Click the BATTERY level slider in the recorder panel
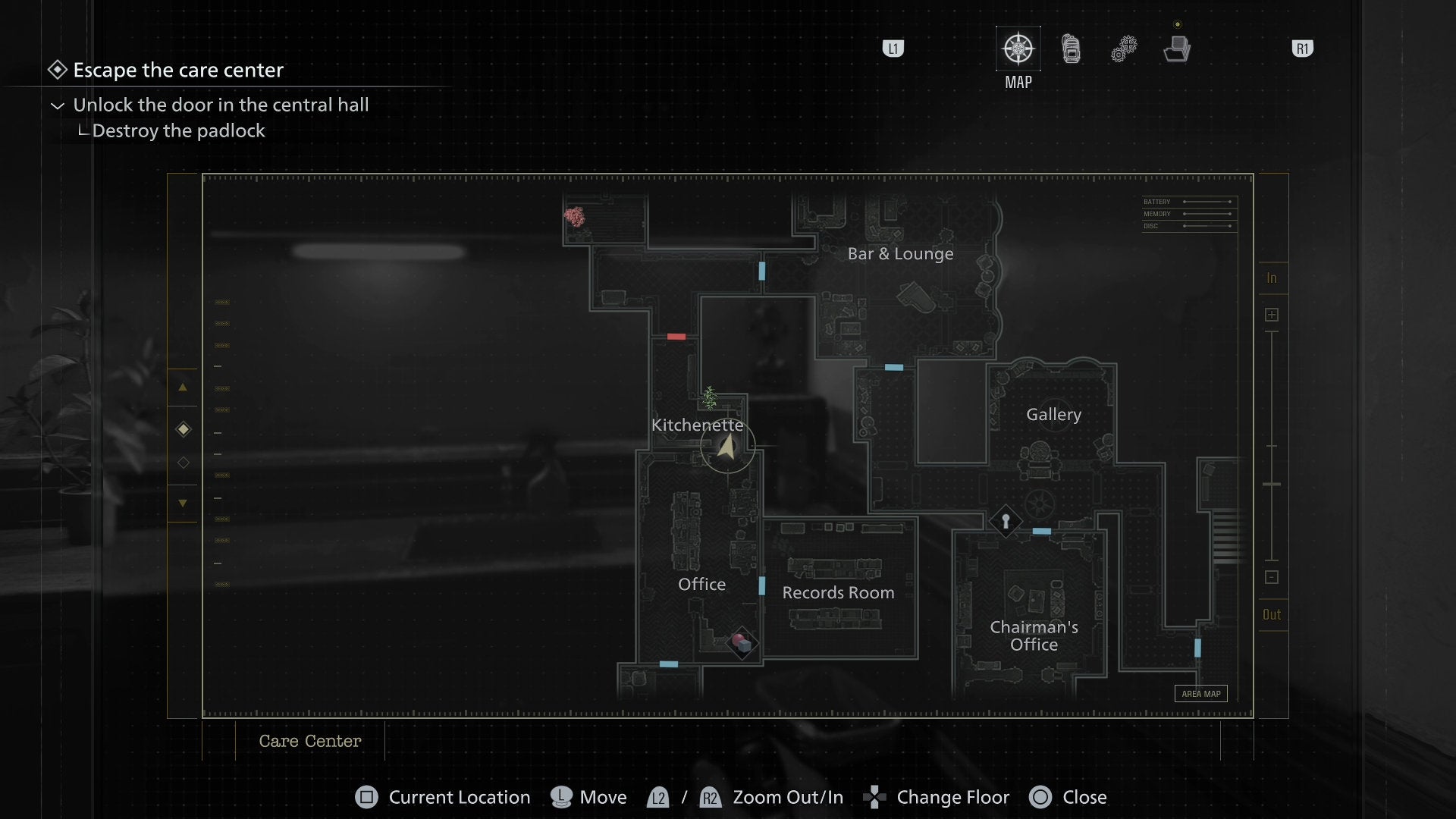The height and width of the screenshot is (819, 1456). pyautogui.click(x=1206, y=202)
